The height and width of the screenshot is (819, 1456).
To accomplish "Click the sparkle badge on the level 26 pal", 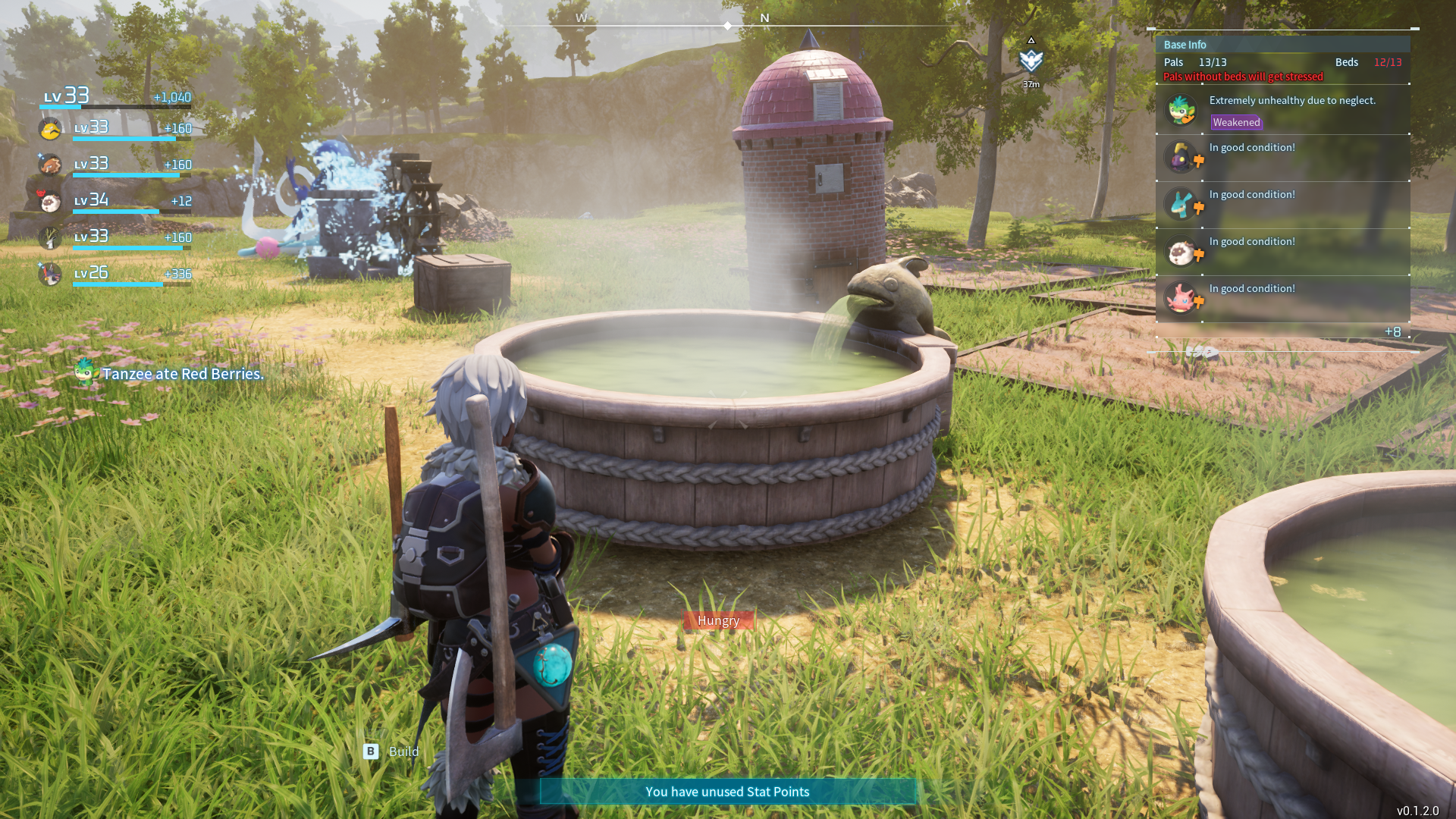I will coord(40,266).
